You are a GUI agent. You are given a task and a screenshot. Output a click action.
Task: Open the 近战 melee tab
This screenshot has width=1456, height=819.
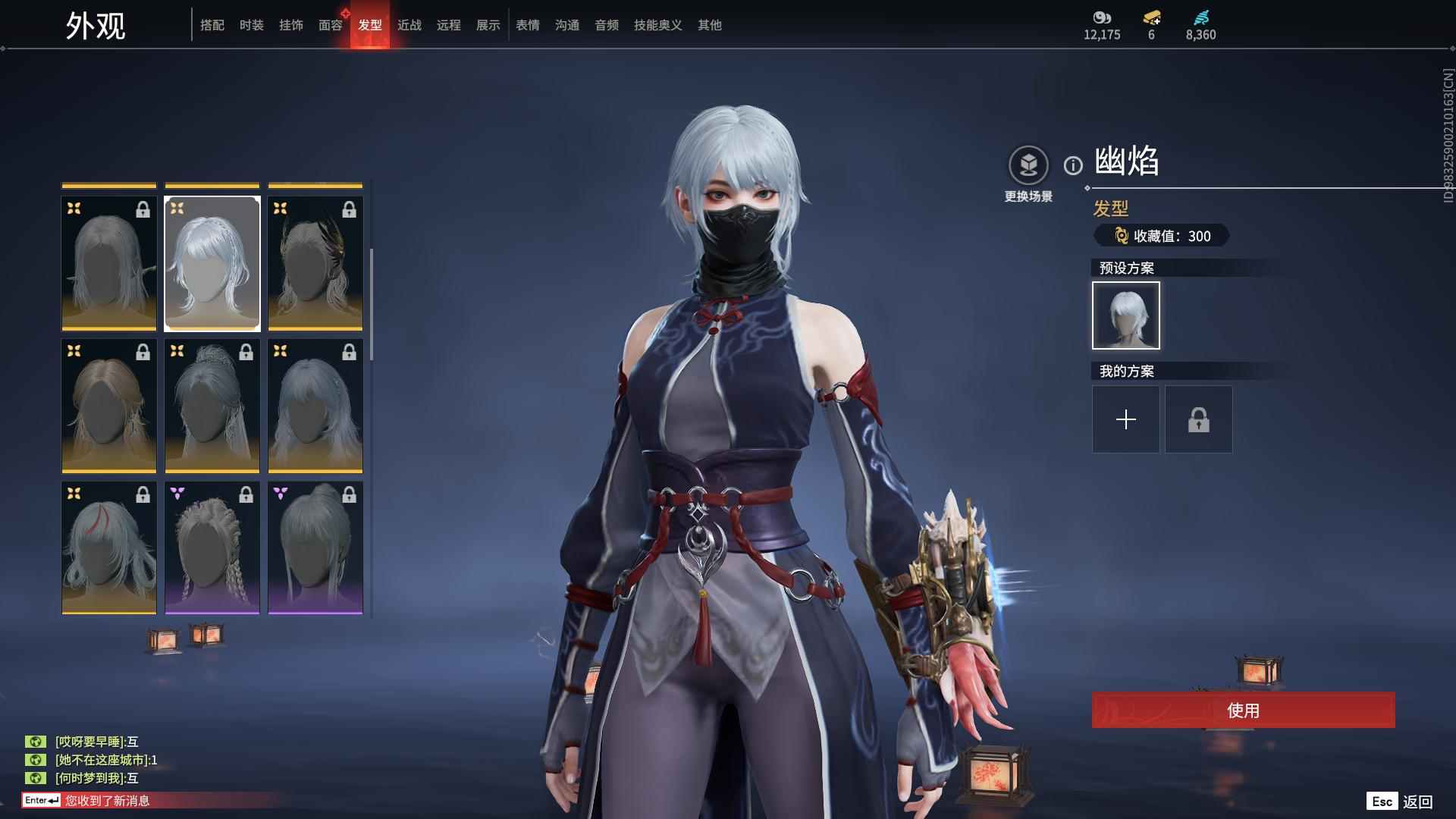(409, 25)
